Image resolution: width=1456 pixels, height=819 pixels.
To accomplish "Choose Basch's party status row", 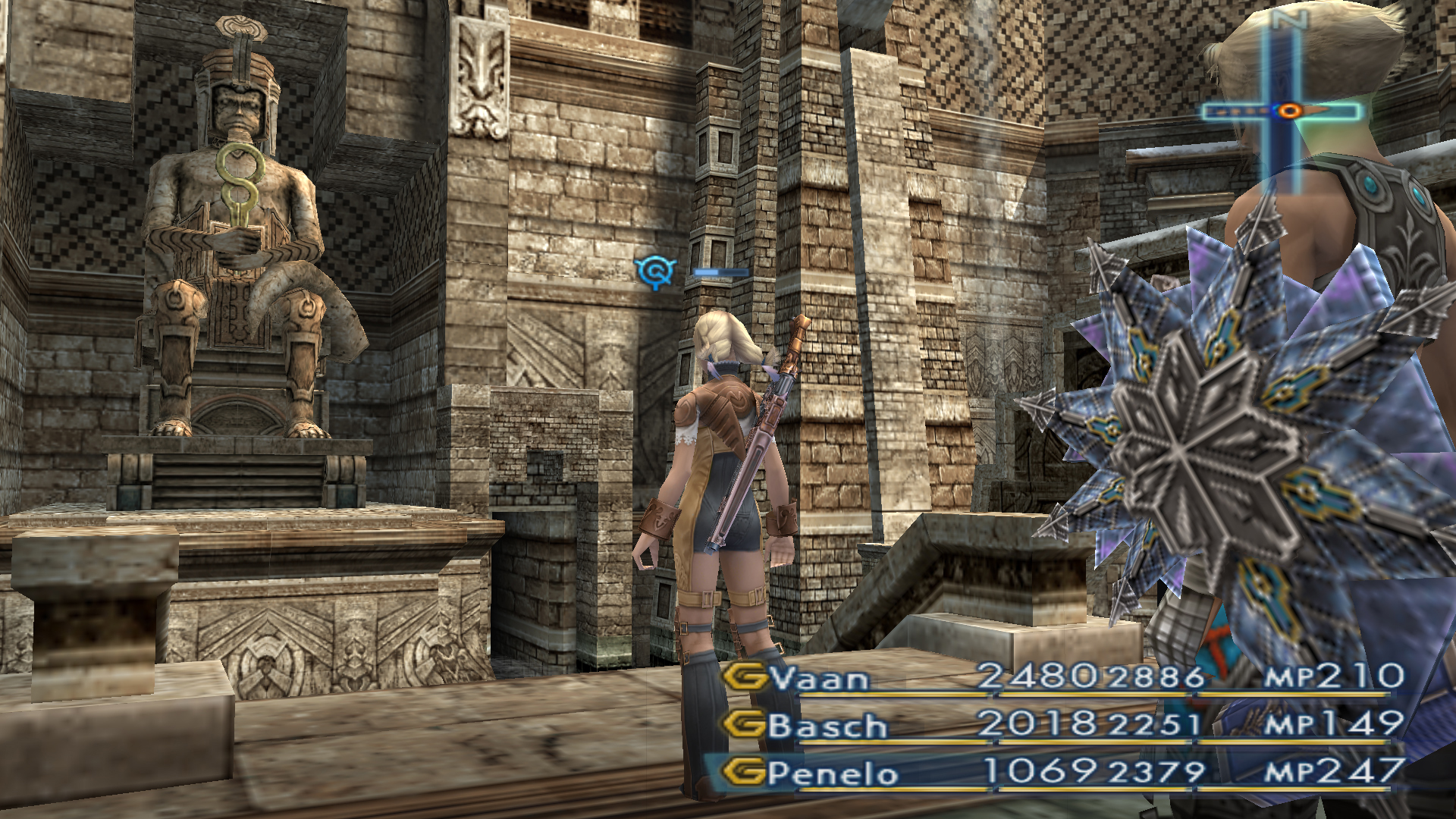I will 828,726.
